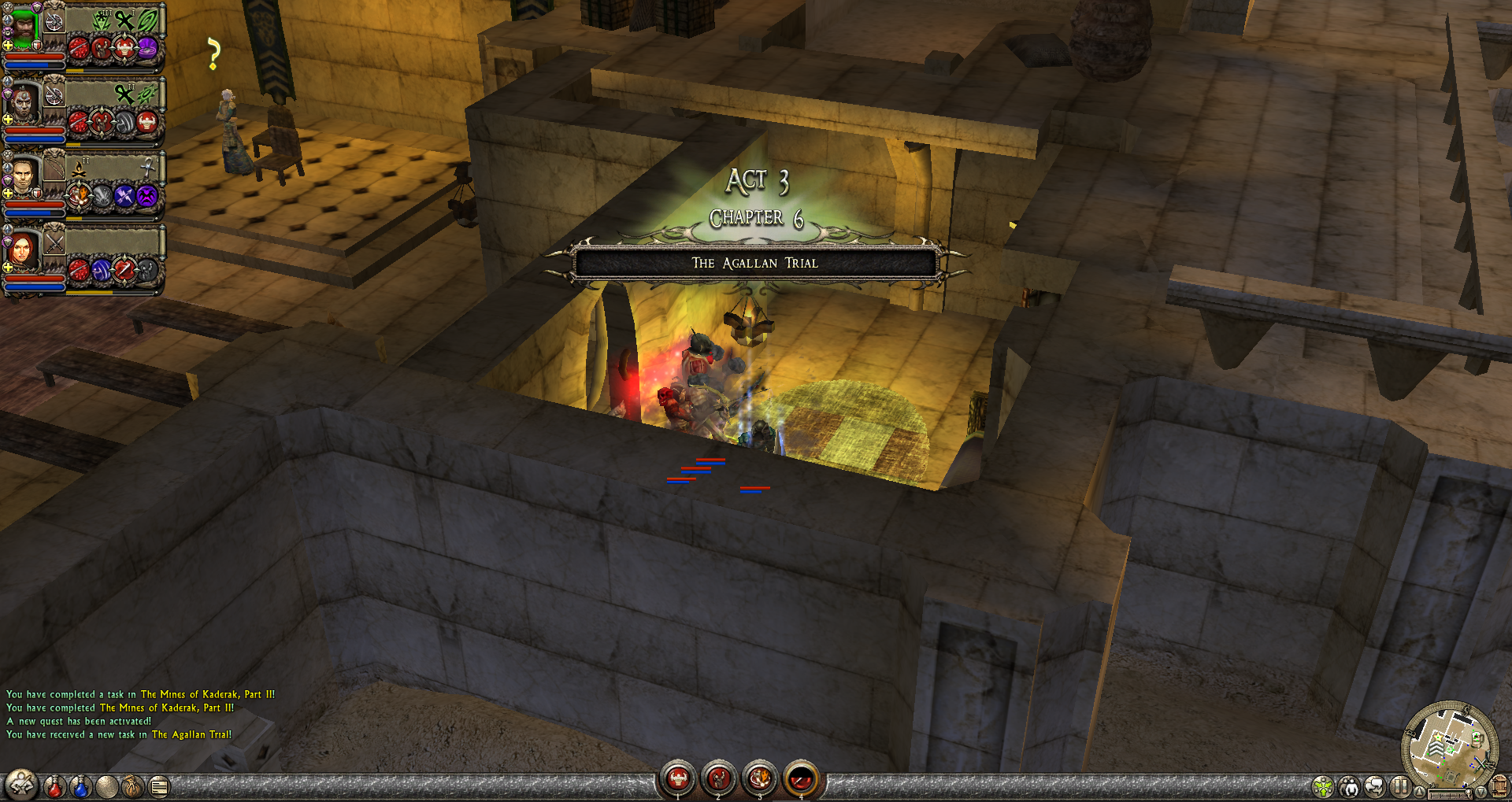Open the wooden door menu button
The width and height of the screenshot is (1512, 802).
pyautogui.click(x=1499, y=785)
